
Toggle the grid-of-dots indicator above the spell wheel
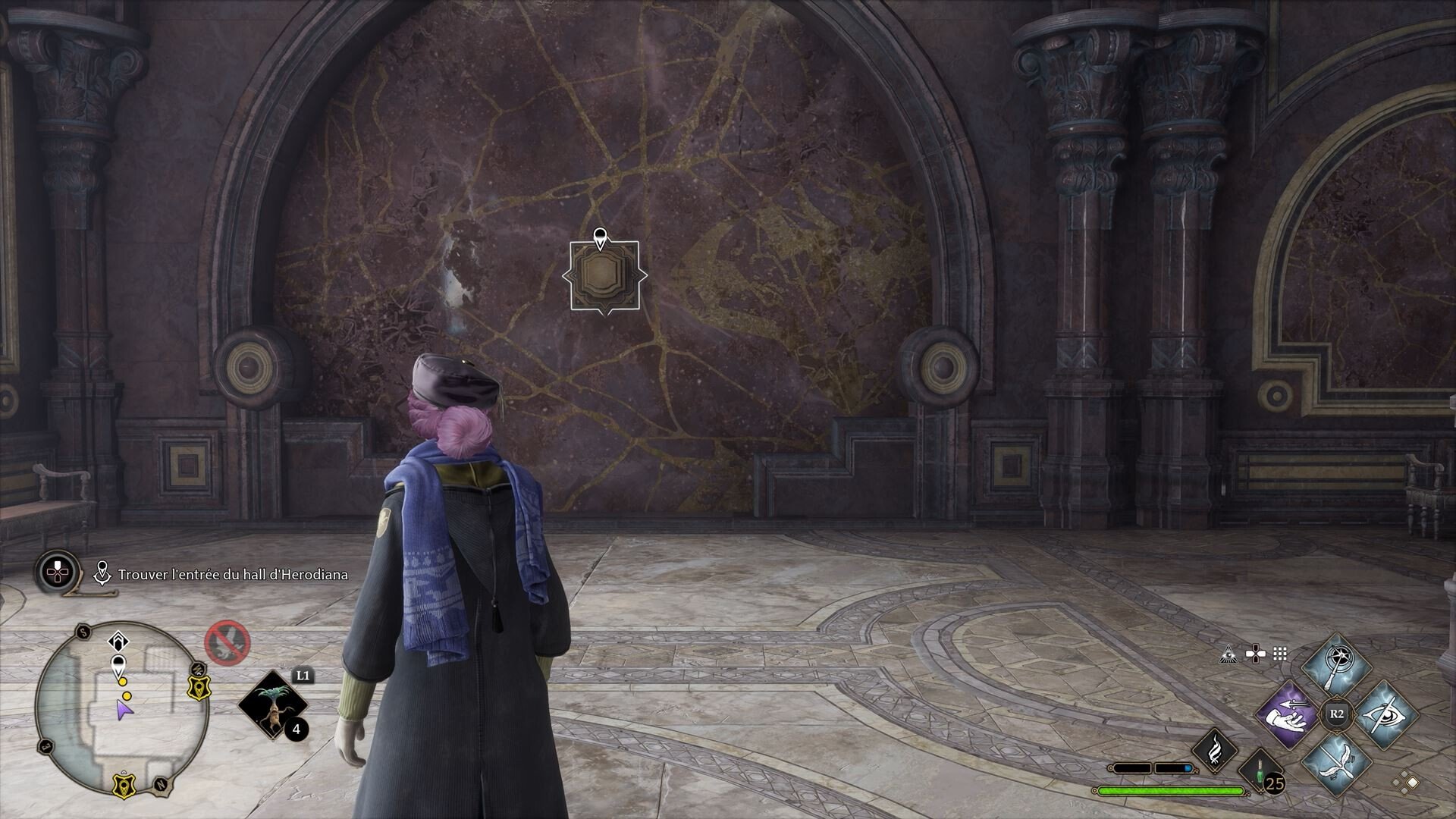point(1279,653)
